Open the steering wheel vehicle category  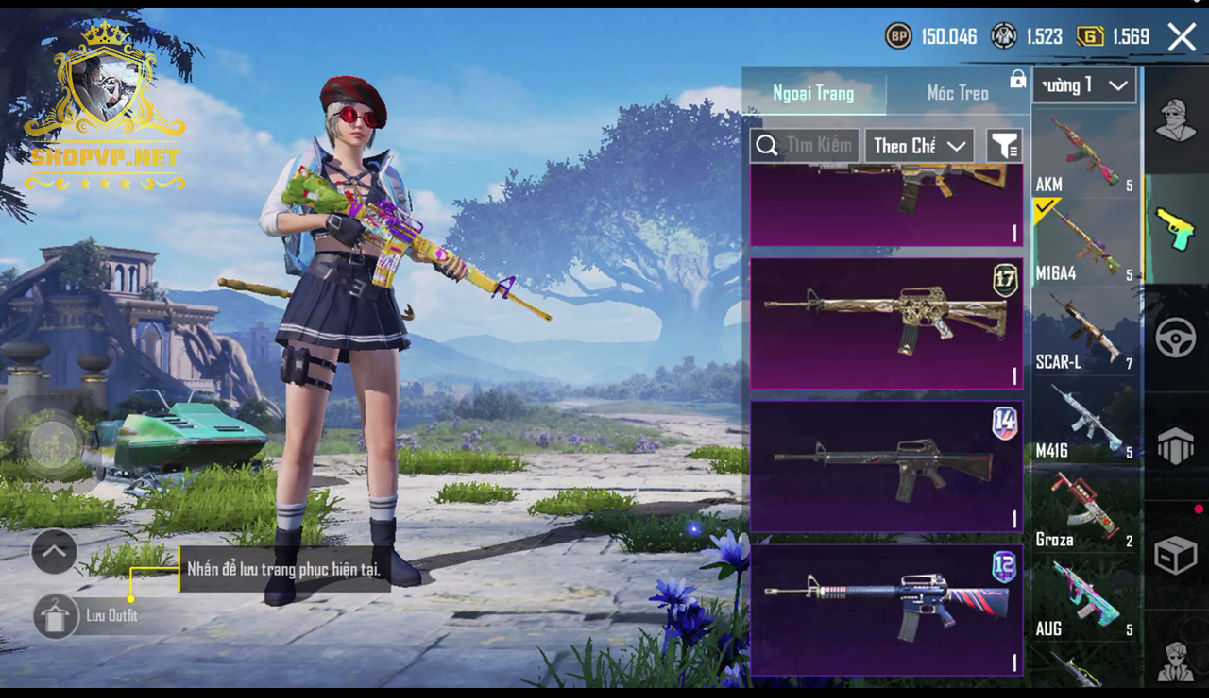click(x=1175, y=338)
